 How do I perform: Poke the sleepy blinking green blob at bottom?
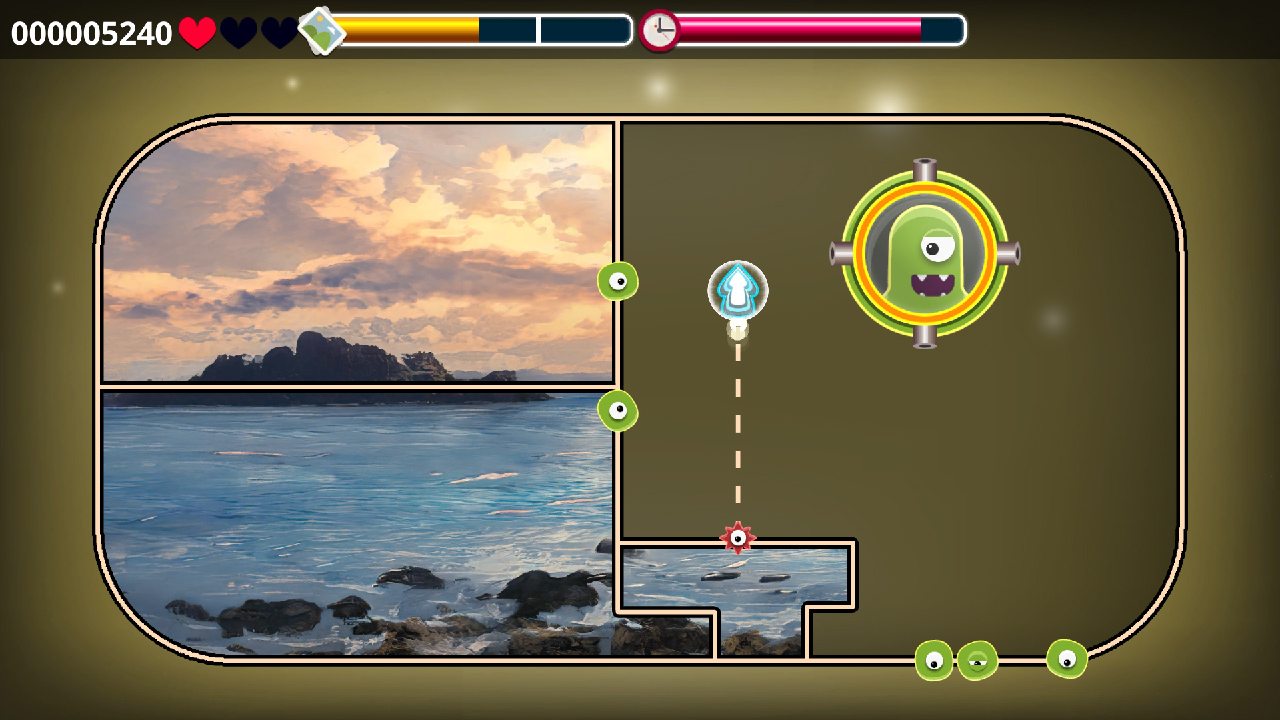975,658
